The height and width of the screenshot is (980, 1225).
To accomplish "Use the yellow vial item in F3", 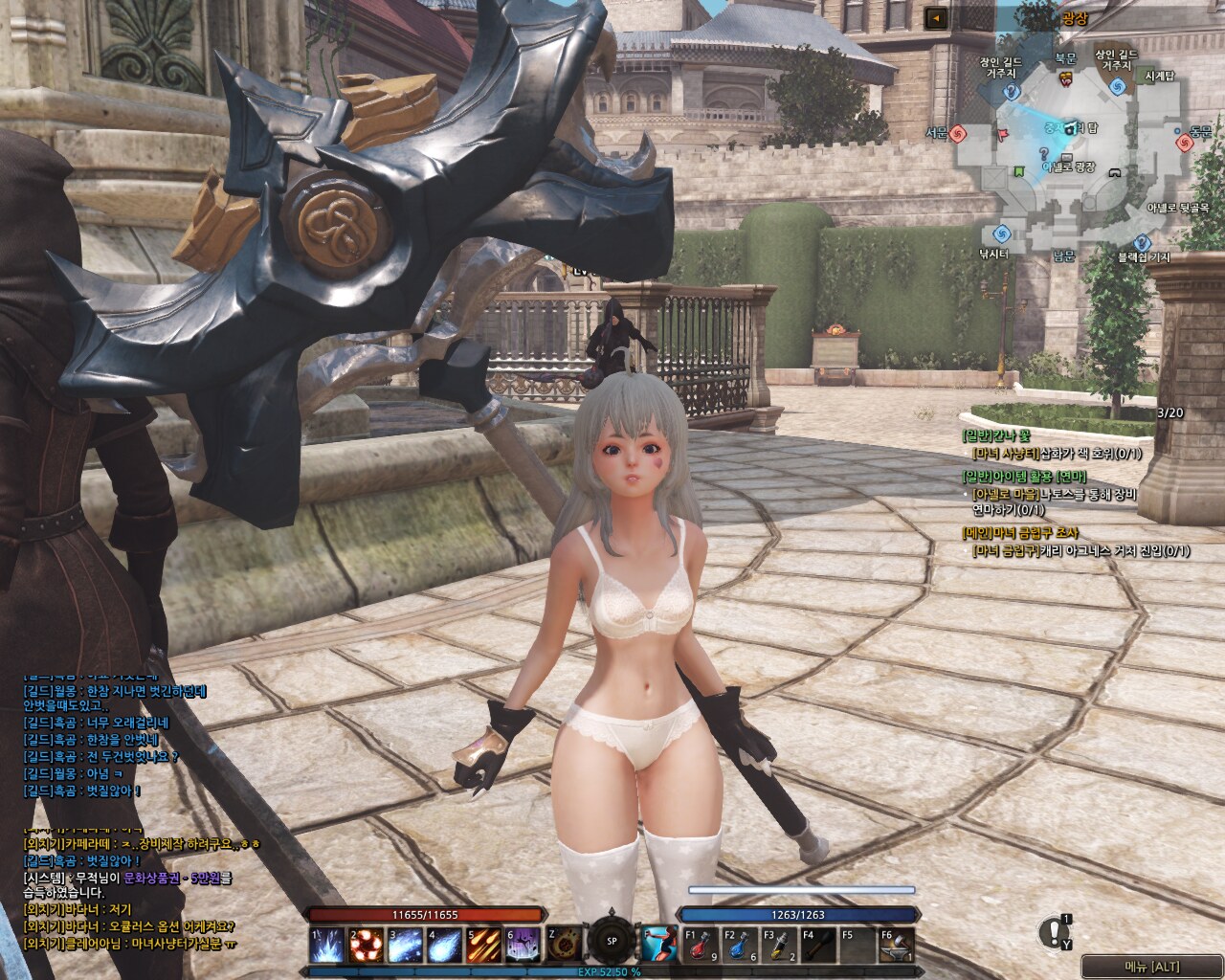I will [780, 946].
